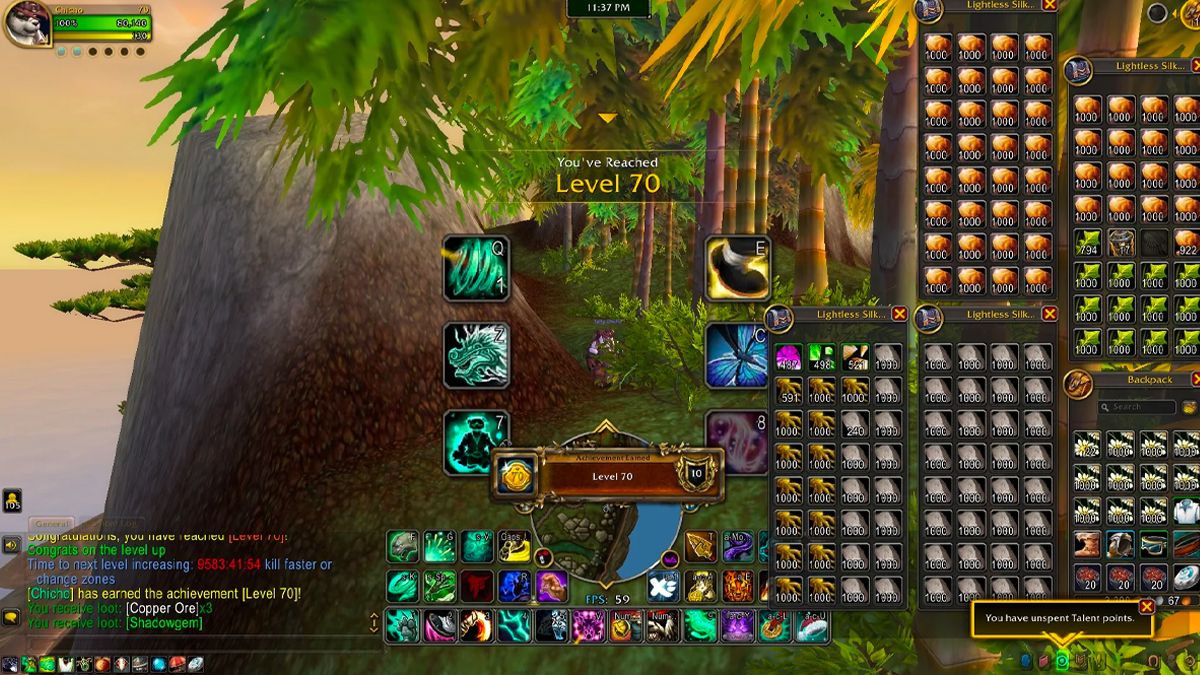Open the glowing green talents micro-menu button
The width and height of the screenshot is (1200, 675).
pyautogui.click(x=1062, y=661)
